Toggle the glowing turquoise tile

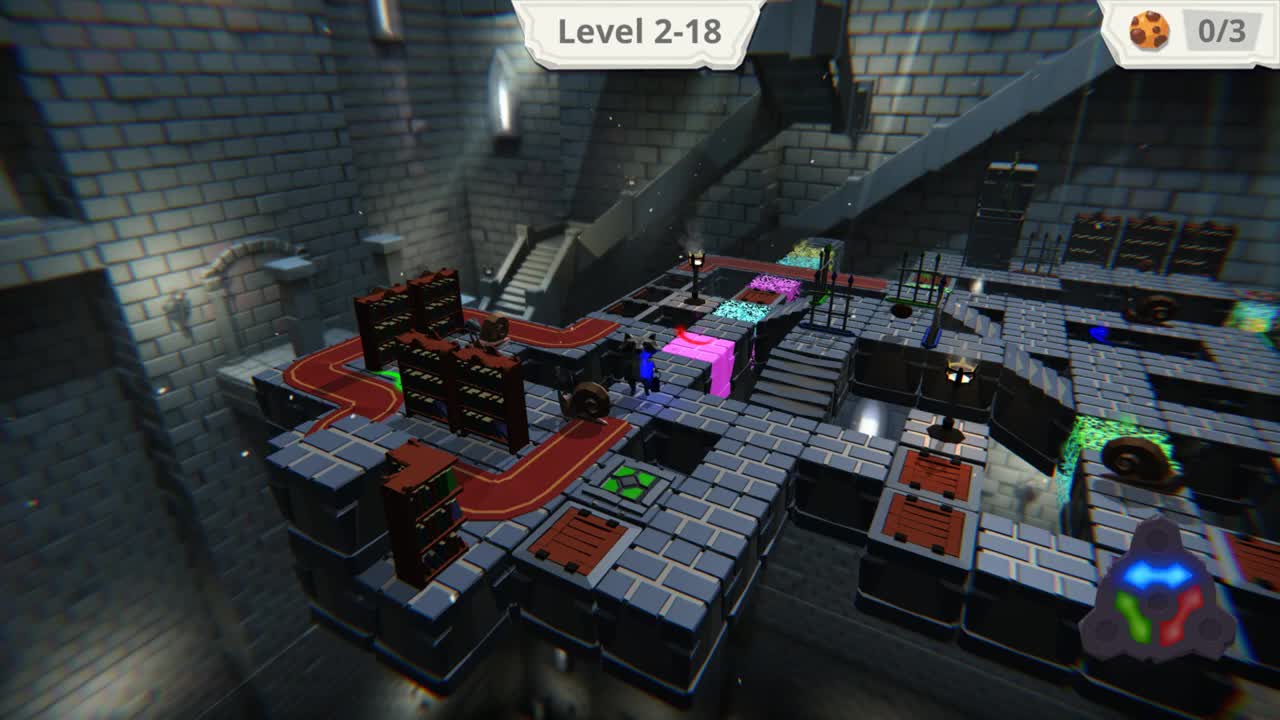pos(742,310)
